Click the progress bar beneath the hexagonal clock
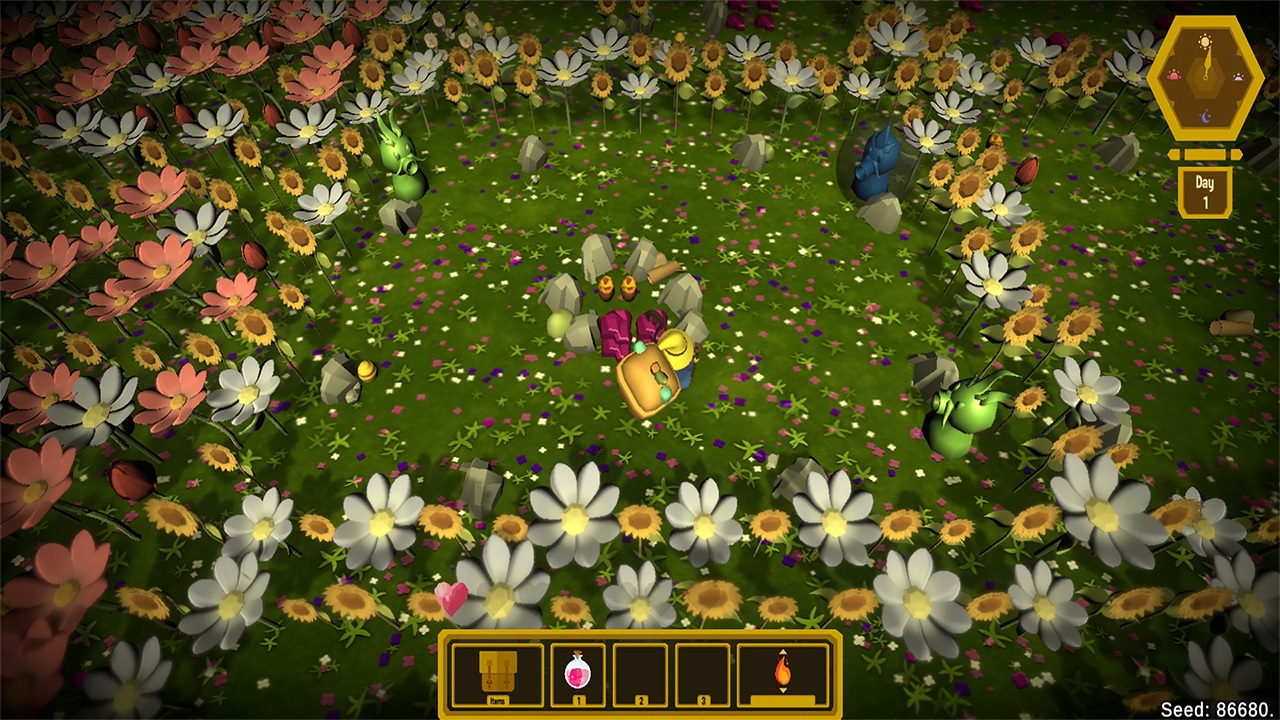The image size is (1280, 720). 1205,155
